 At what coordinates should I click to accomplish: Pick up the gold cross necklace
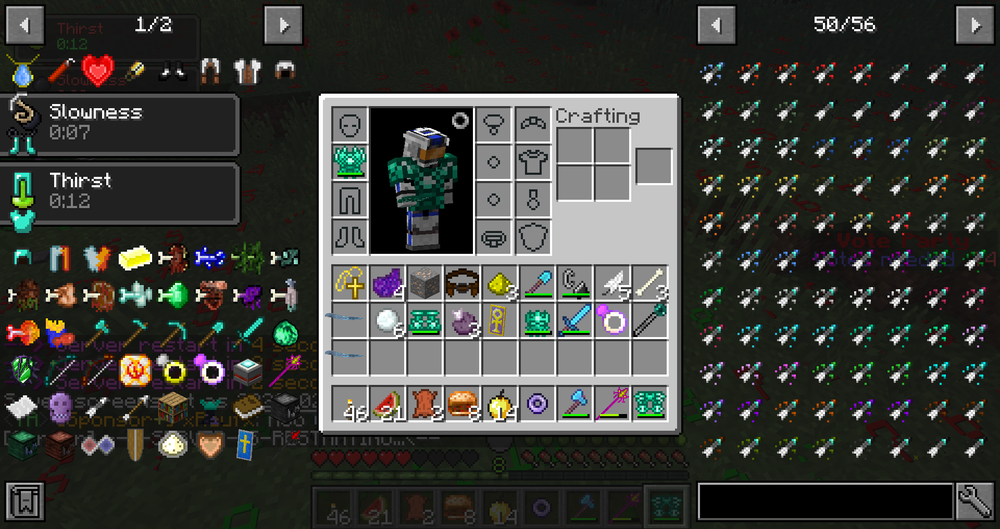tap(350, 284)
